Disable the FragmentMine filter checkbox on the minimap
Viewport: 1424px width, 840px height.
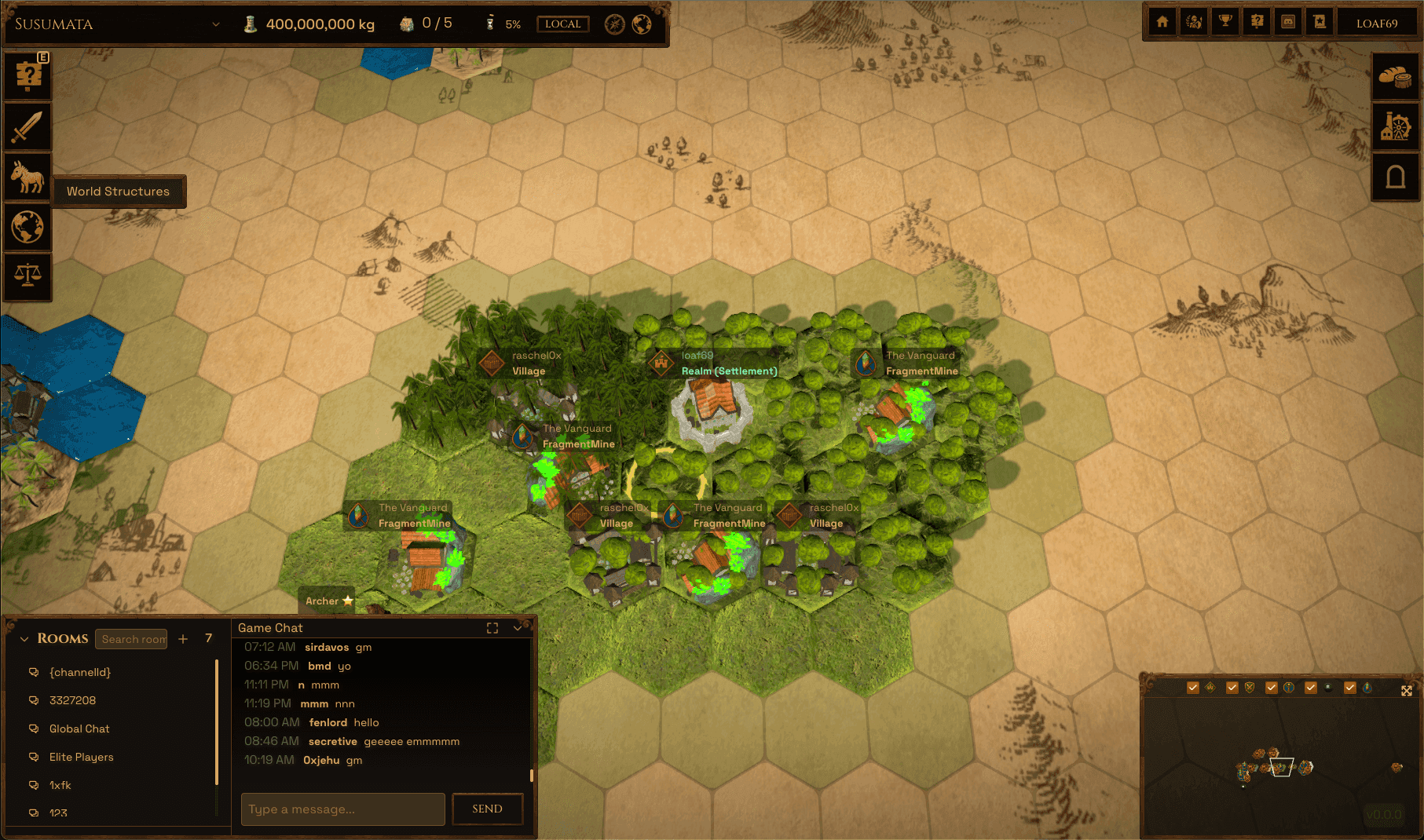click(1349, 687)
